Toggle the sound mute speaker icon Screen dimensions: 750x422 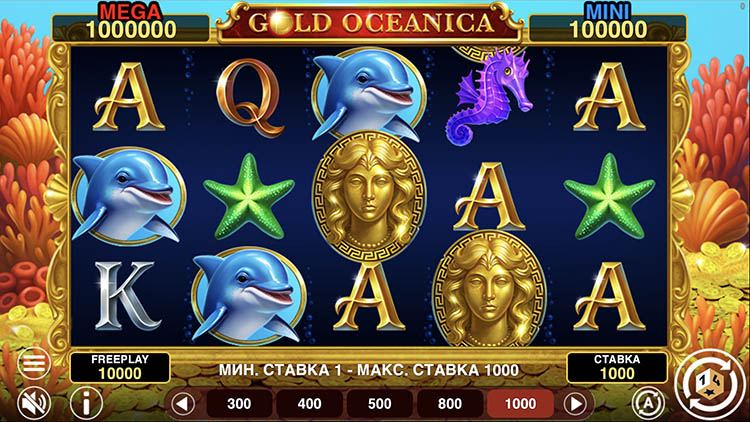[x=35, y=402]
